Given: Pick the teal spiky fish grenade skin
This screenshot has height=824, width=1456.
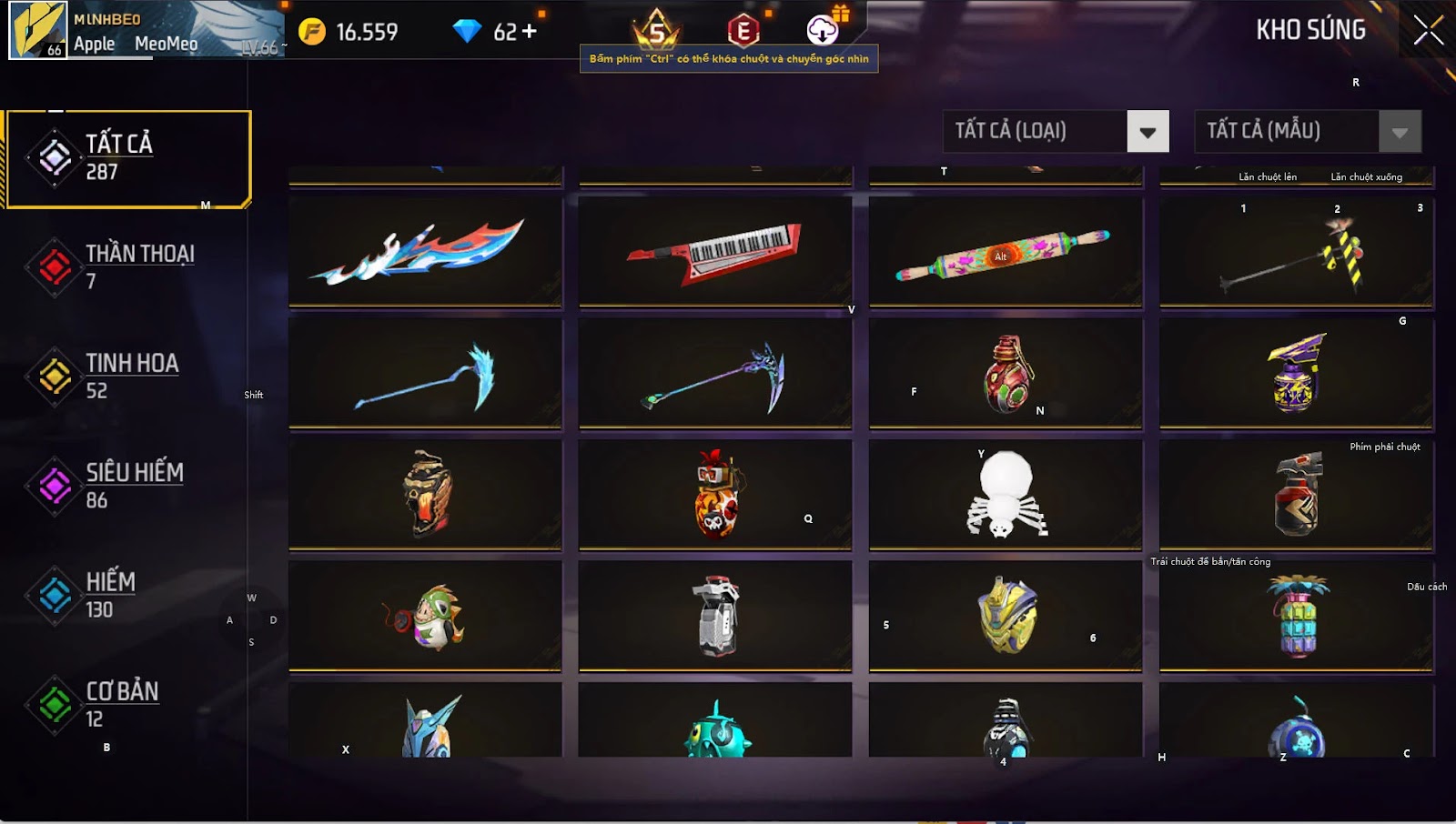Looking at the screenshot, I should click(x=715, y=723).
